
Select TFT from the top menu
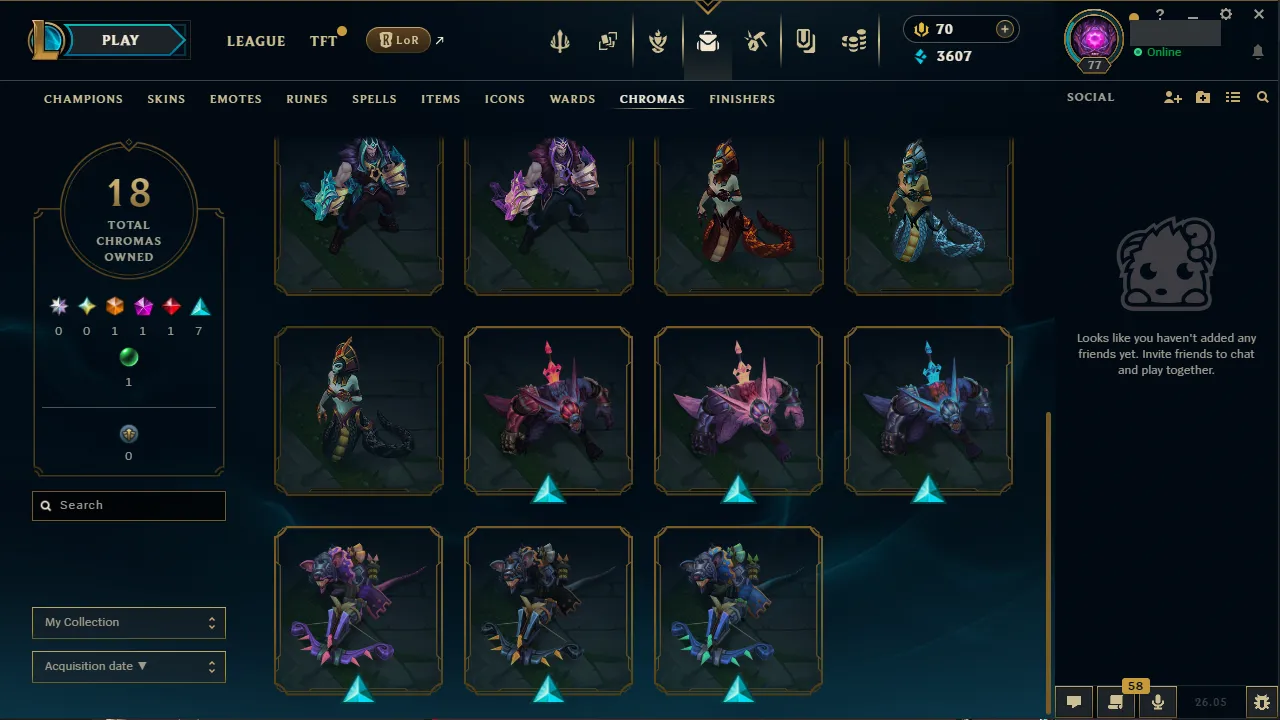click(322, 41)
